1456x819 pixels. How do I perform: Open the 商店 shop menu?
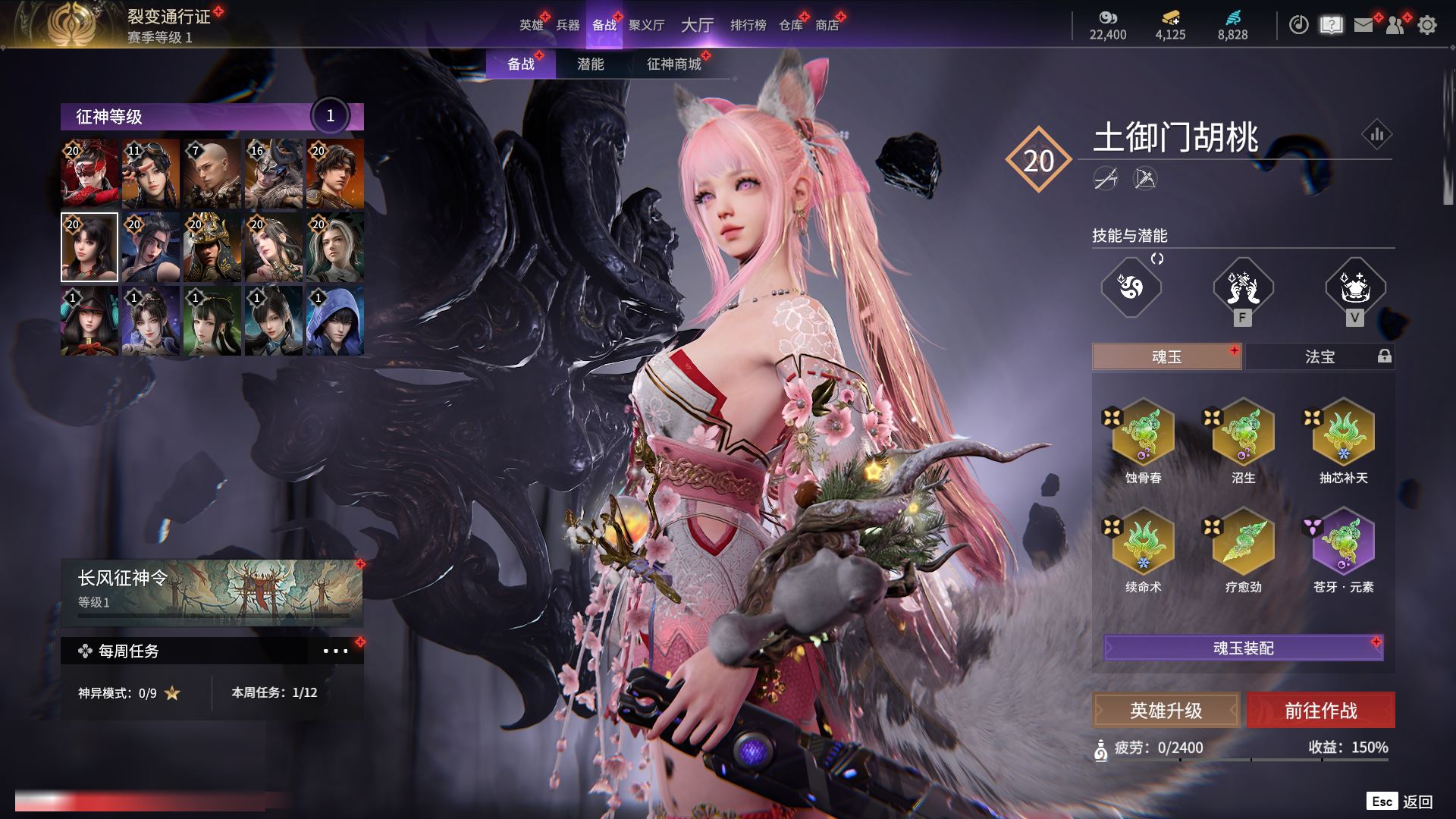(x=827, y=25)
